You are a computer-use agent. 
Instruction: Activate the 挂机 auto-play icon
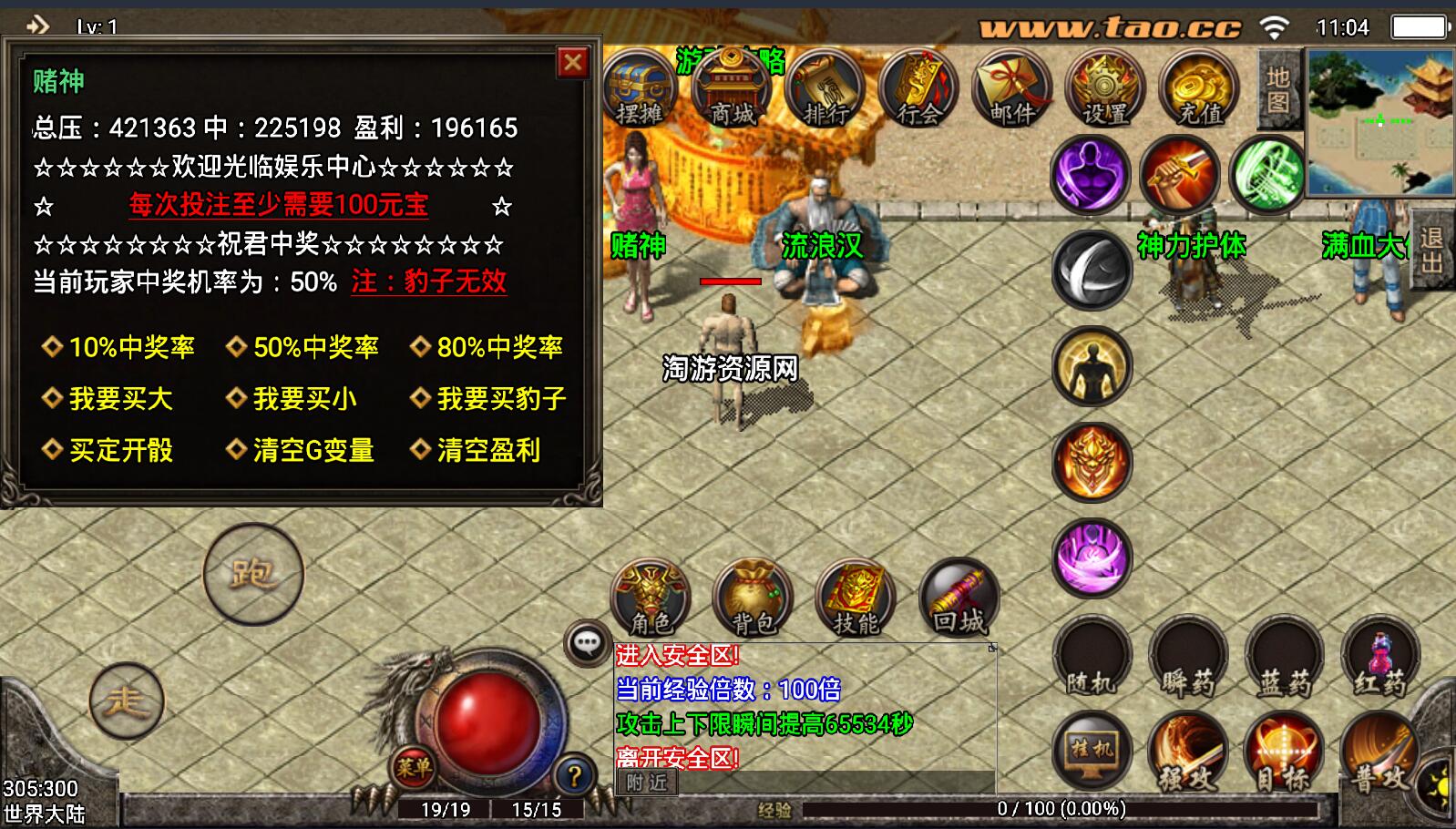point(1091,752)
